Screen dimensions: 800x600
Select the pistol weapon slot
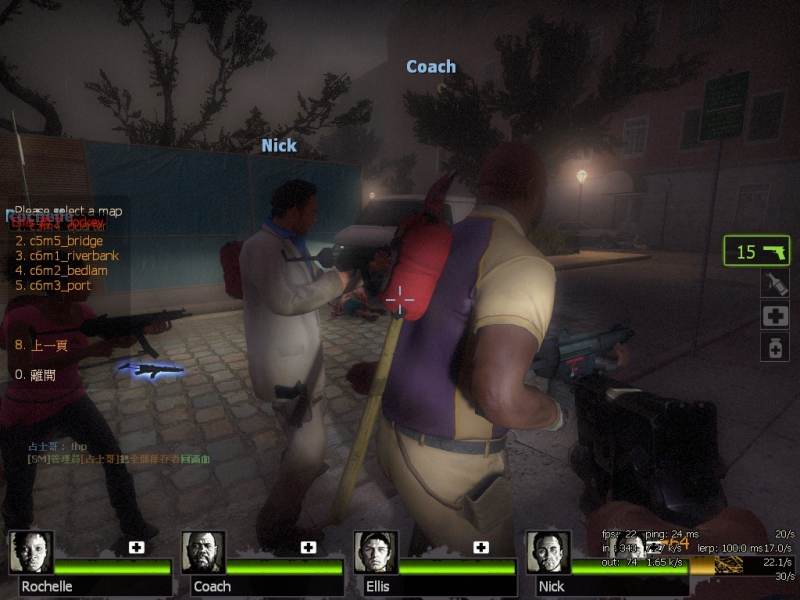click(757, 251)
